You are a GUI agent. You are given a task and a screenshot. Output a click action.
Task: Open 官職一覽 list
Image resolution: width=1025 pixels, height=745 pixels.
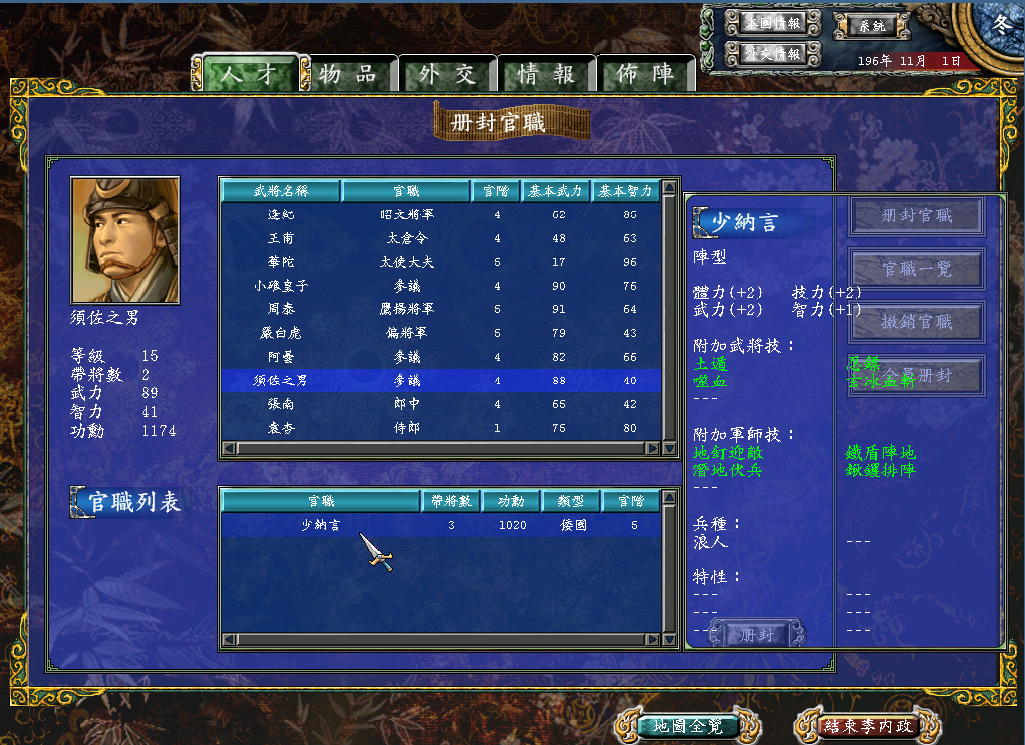tap(917, 269)
